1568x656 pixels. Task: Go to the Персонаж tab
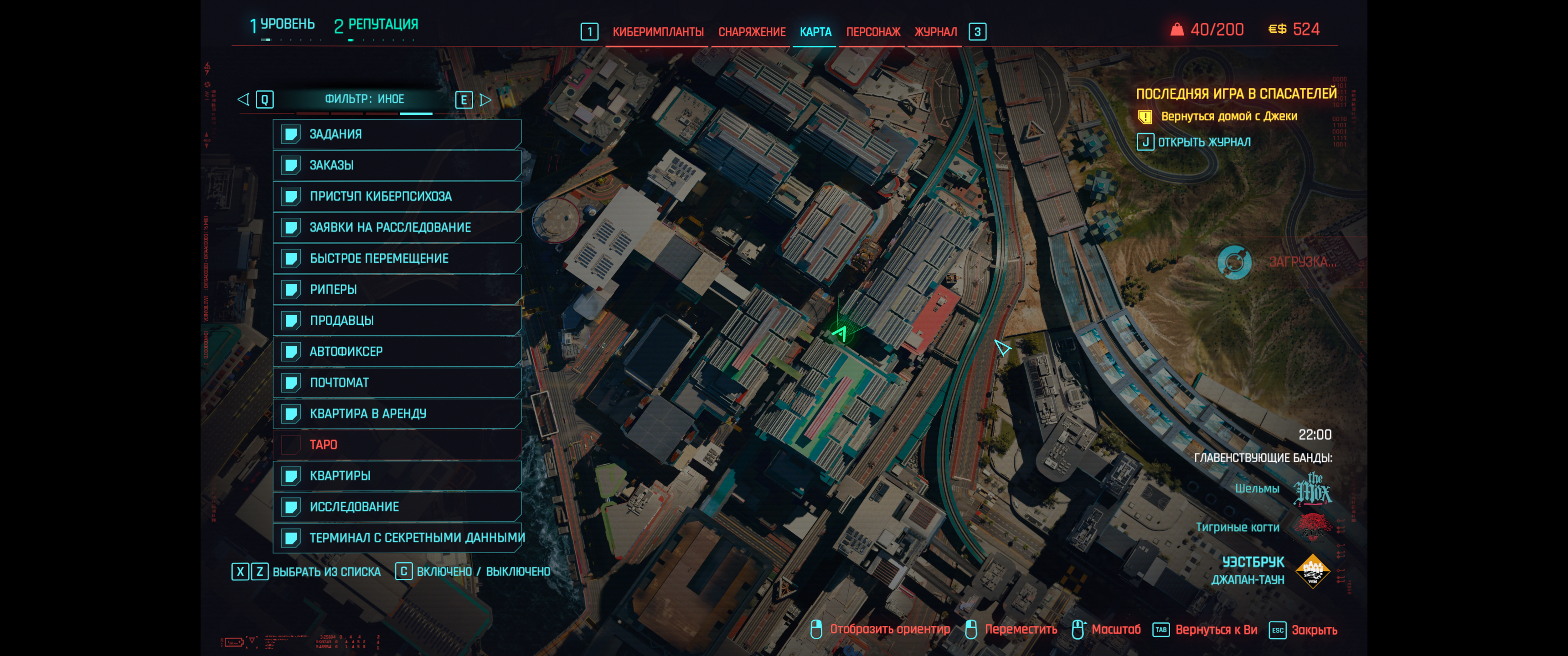(872, 31)
